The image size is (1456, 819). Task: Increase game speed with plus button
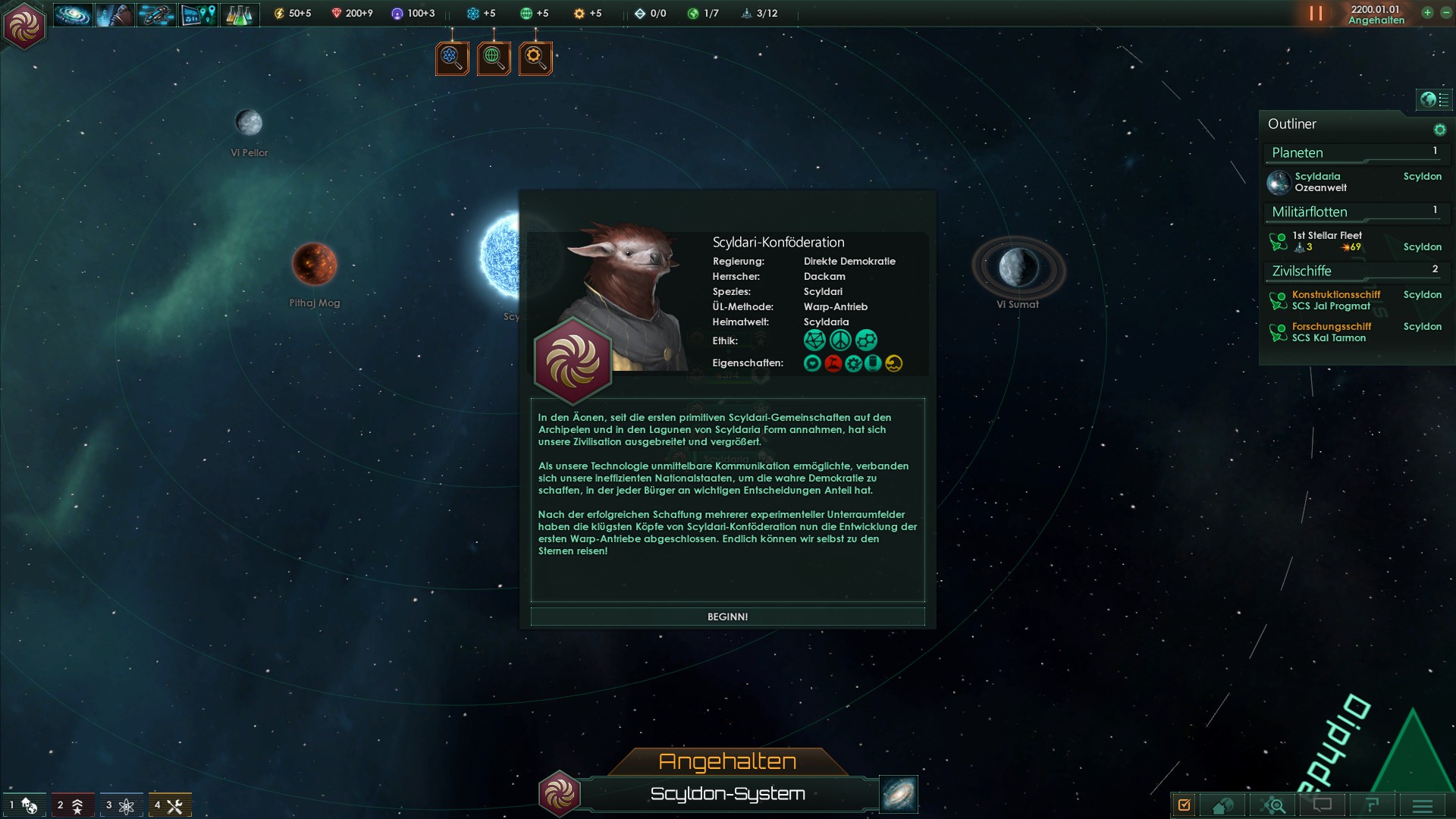pos(1427,13)
